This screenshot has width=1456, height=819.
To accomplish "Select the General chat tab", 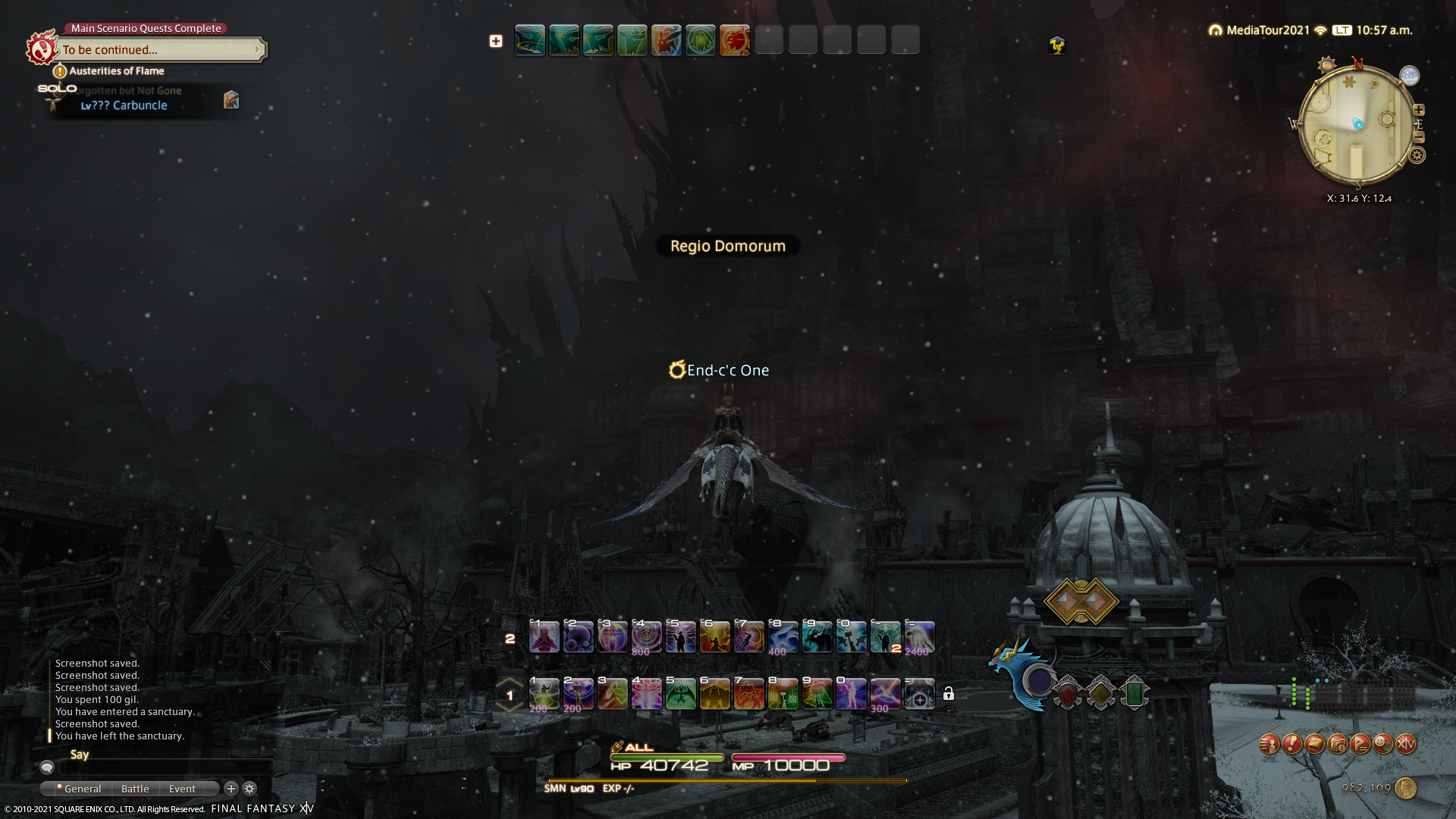I will click(82, 789).
